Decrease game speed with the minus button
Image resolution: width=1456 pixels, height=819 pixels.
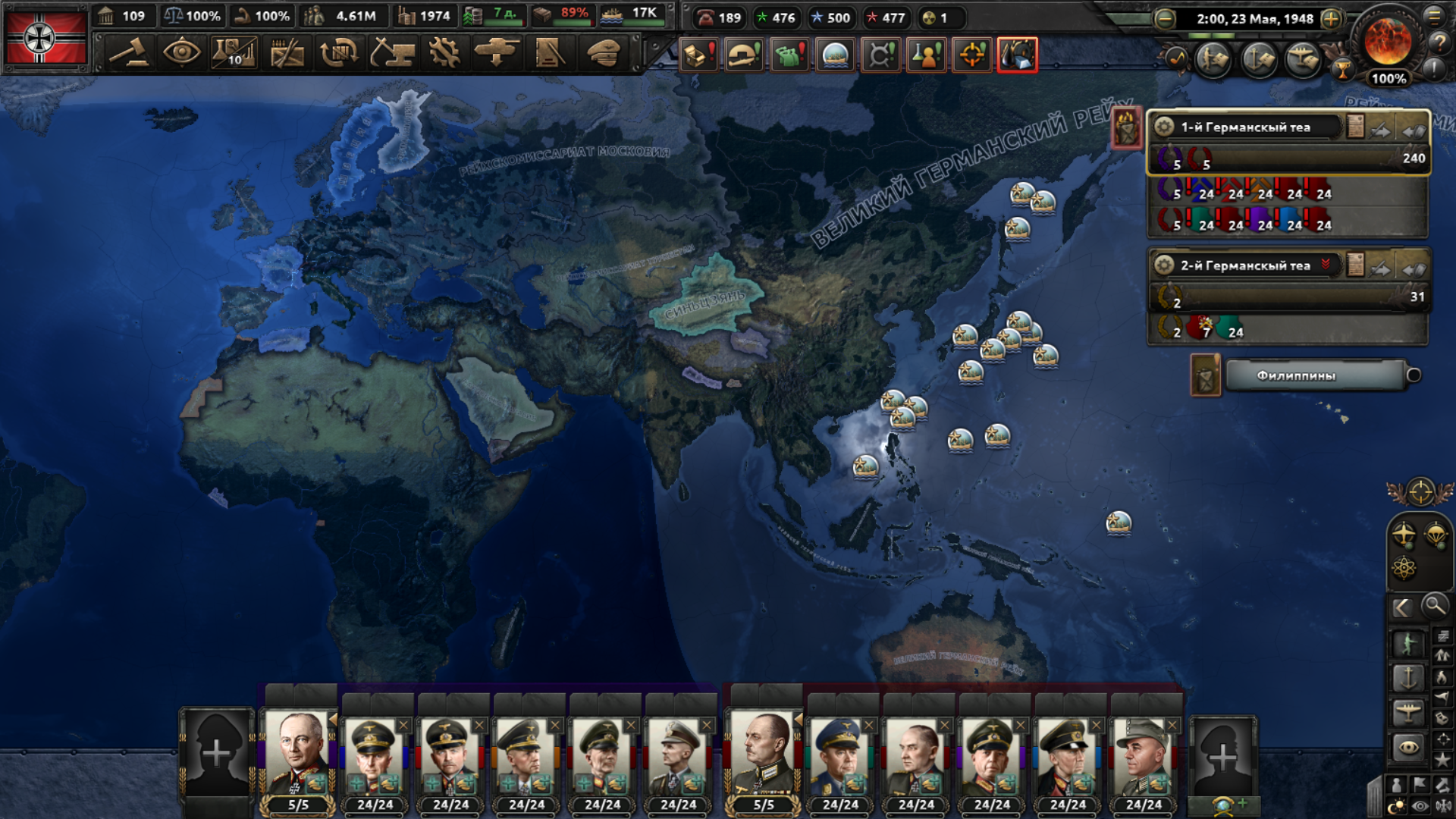coord(1165,19)
